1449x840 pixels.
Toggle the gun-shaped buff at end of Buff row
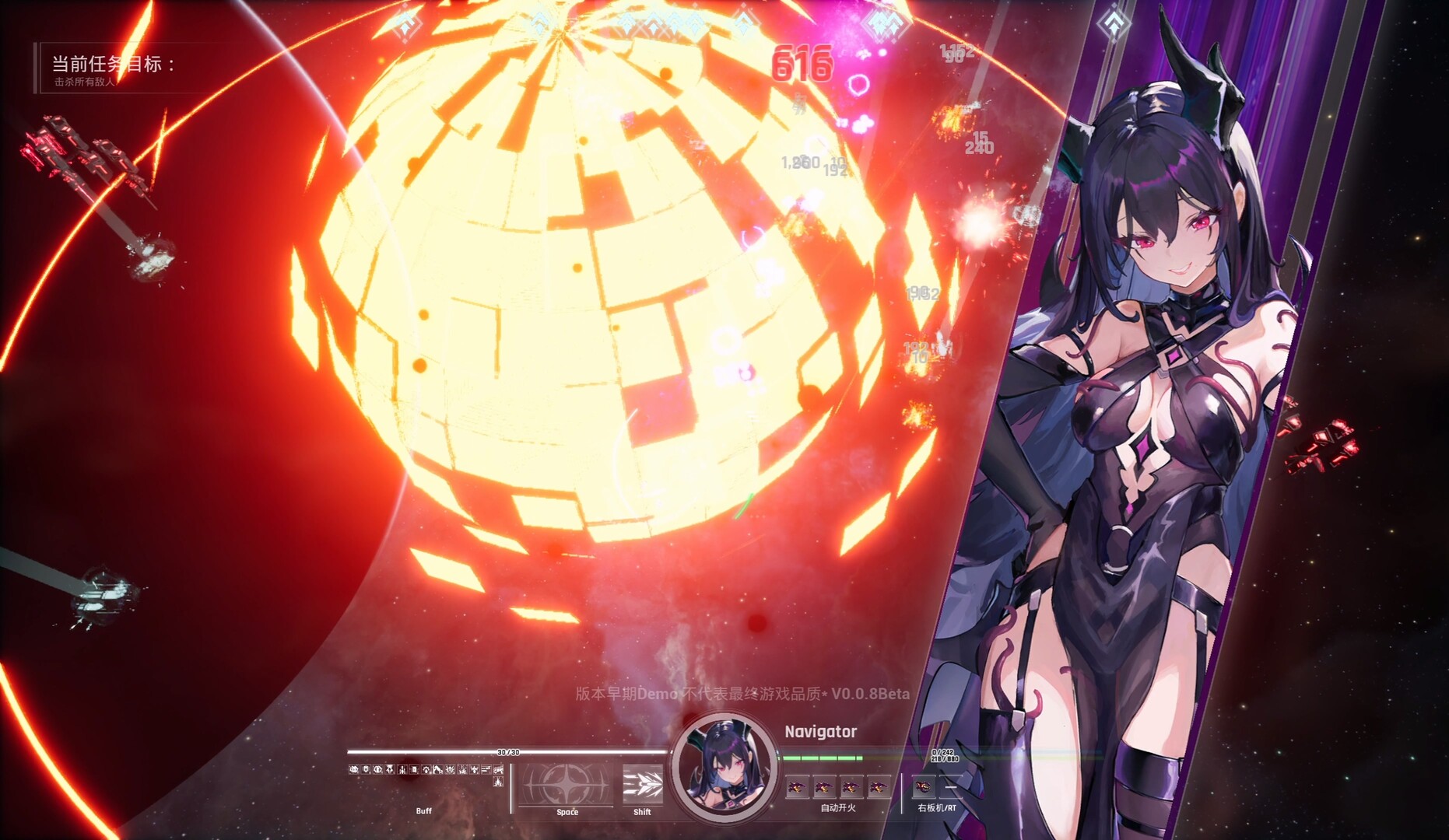[499, 769]
